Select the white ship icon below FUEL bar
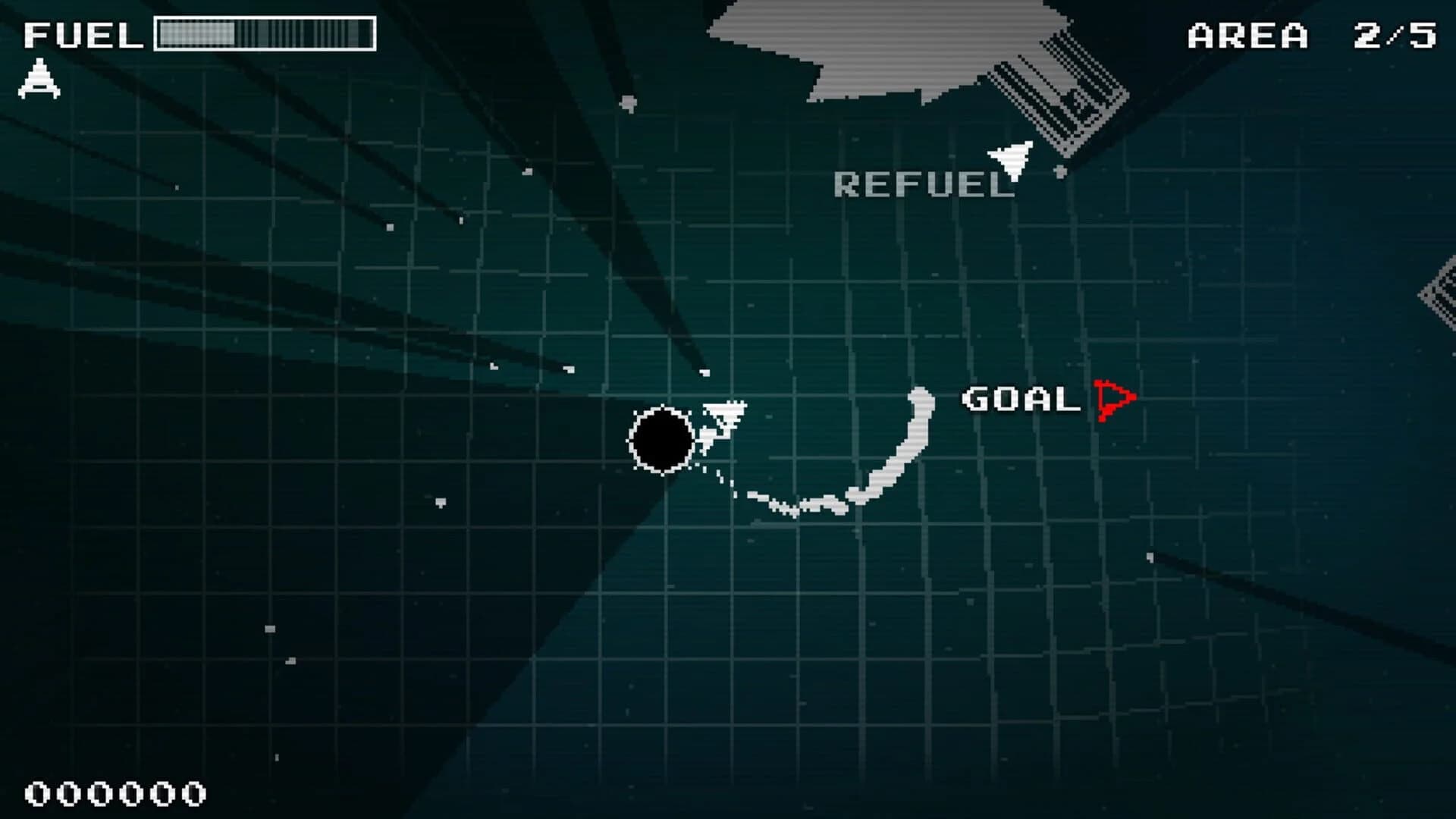The image size is (1456, 819). pos(39,78)
